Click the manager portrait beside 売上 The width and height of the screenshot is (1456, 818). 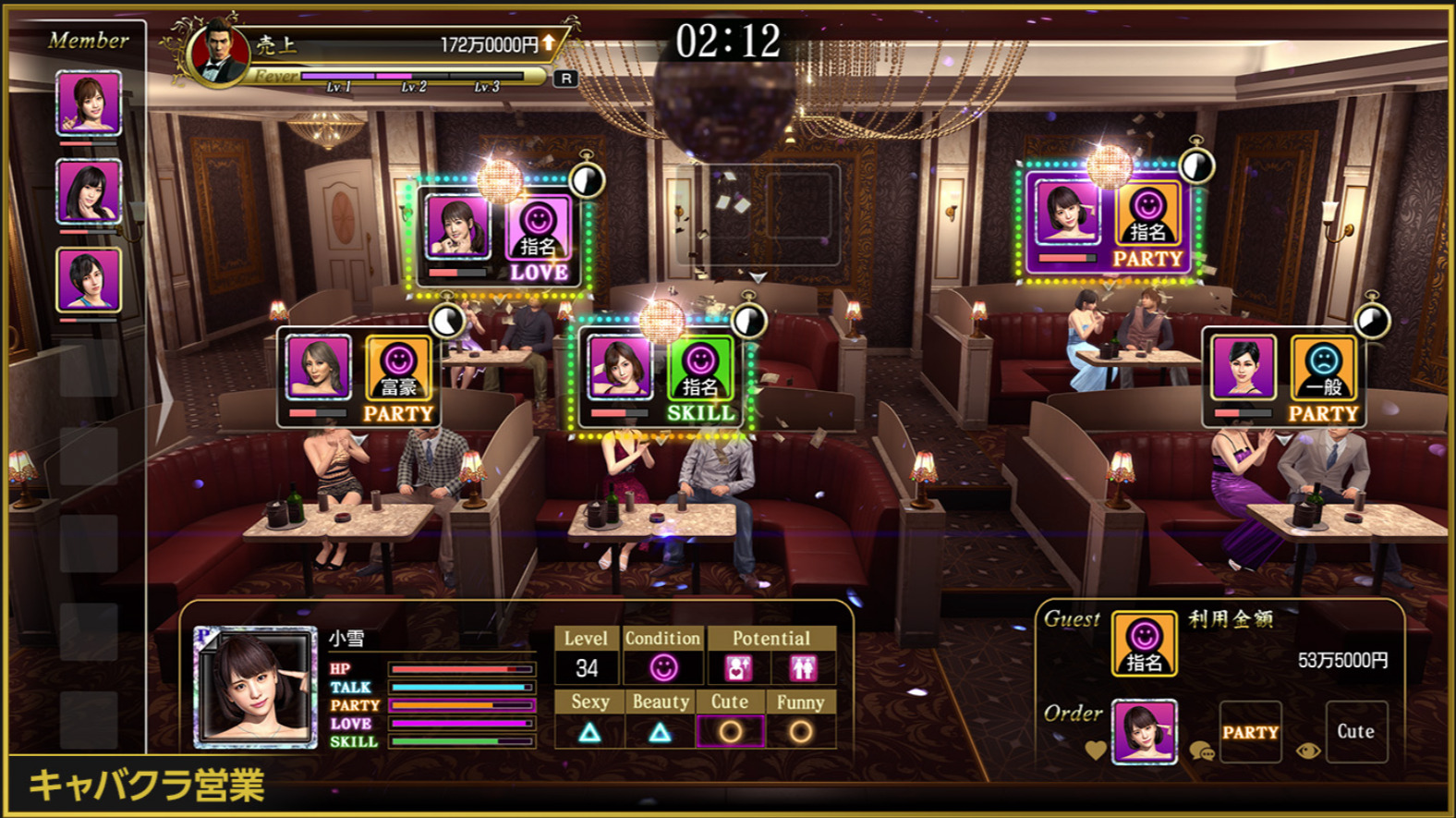click(219, 54)
